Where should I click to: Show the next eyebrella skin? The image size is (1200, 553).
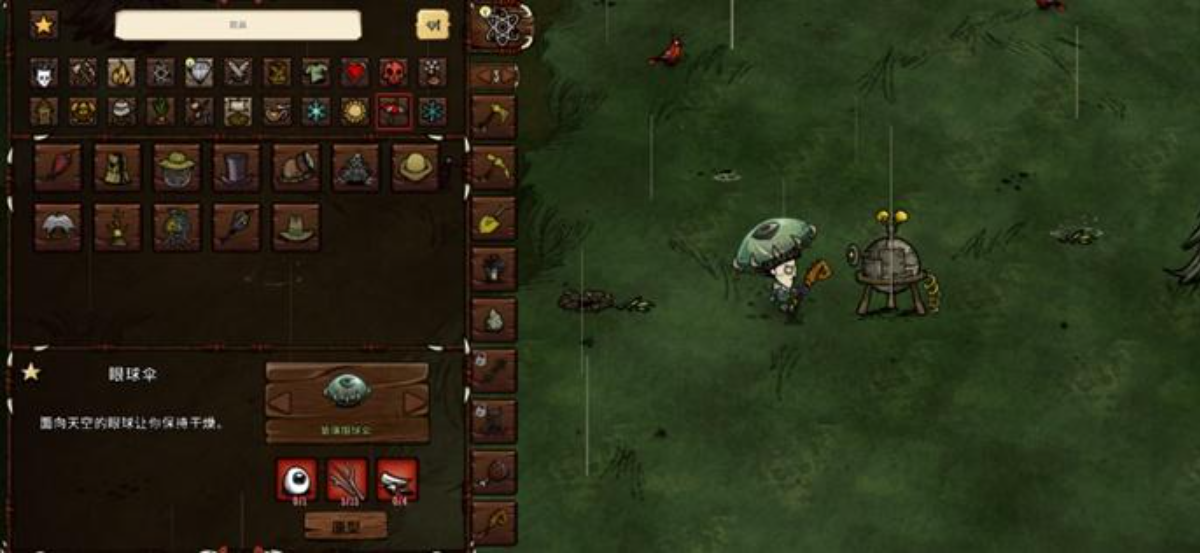(414, 402)
